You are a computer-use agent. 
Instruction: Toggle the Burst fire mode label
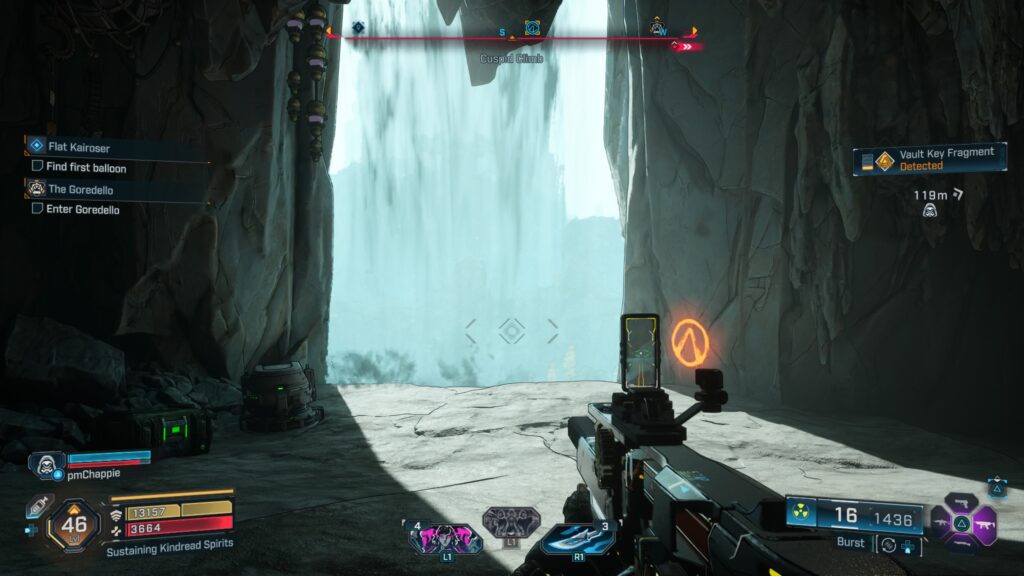852,543
